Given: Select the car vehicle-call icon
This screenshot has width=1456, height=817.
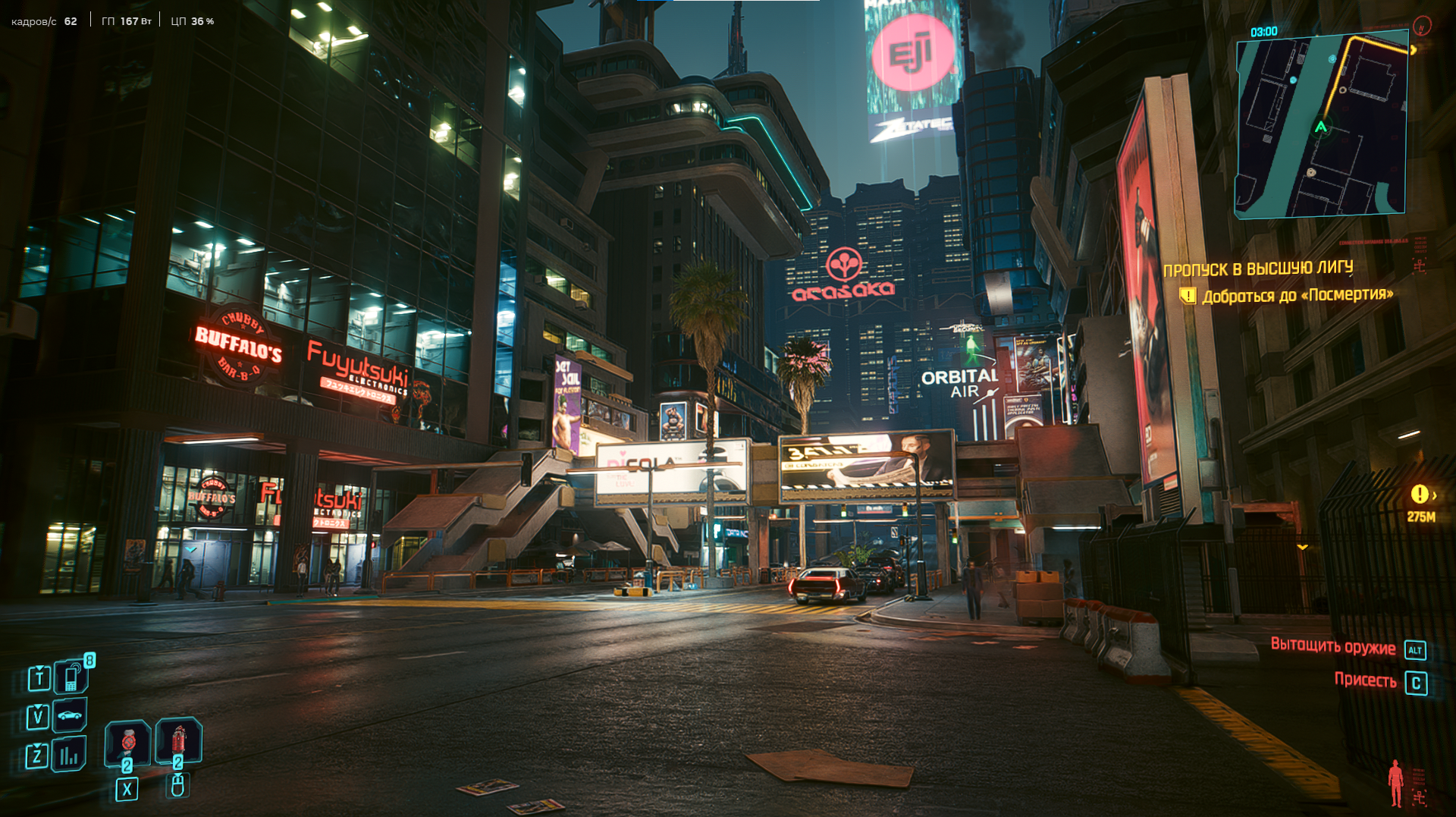Looking at the screenshot, I should 70,715.
